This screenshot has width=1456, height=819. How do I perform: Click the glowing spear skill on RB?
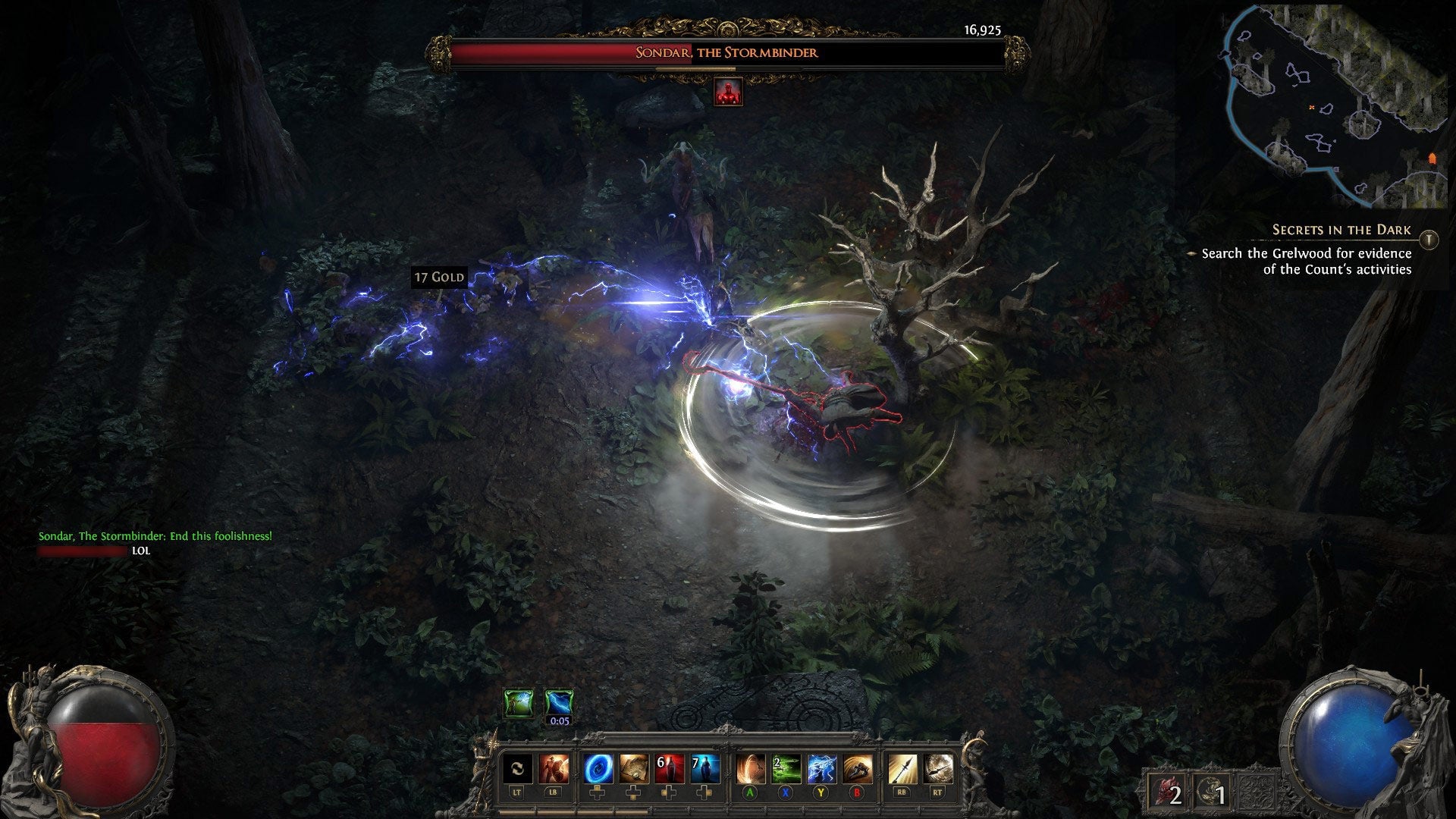[904, 768]
